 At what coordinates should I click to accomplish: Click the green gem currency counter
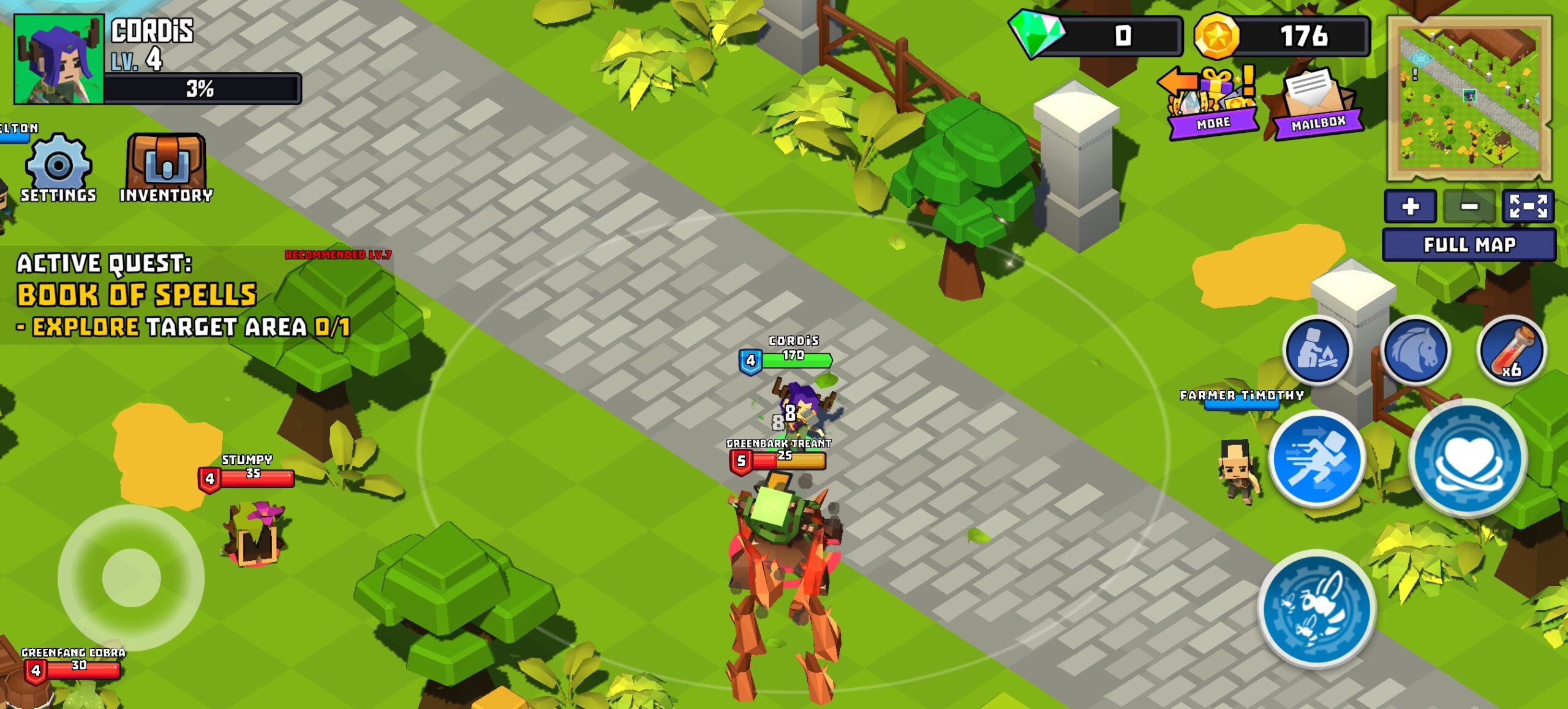pyautogui.click(x=1096, y=36)
